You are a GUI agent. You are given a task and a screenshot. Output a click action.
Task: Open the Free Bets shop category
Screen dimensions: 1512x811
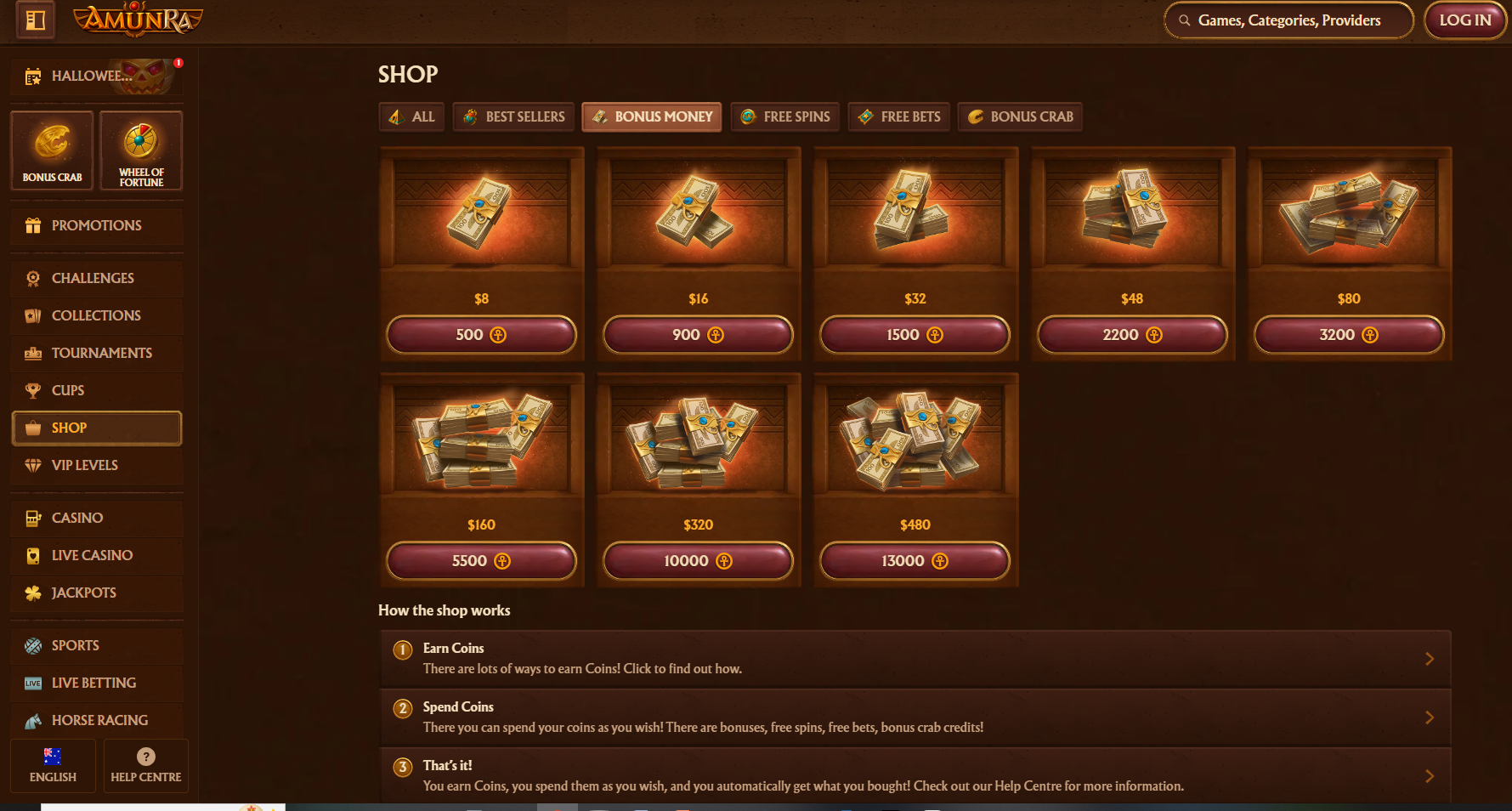(899, 116)
